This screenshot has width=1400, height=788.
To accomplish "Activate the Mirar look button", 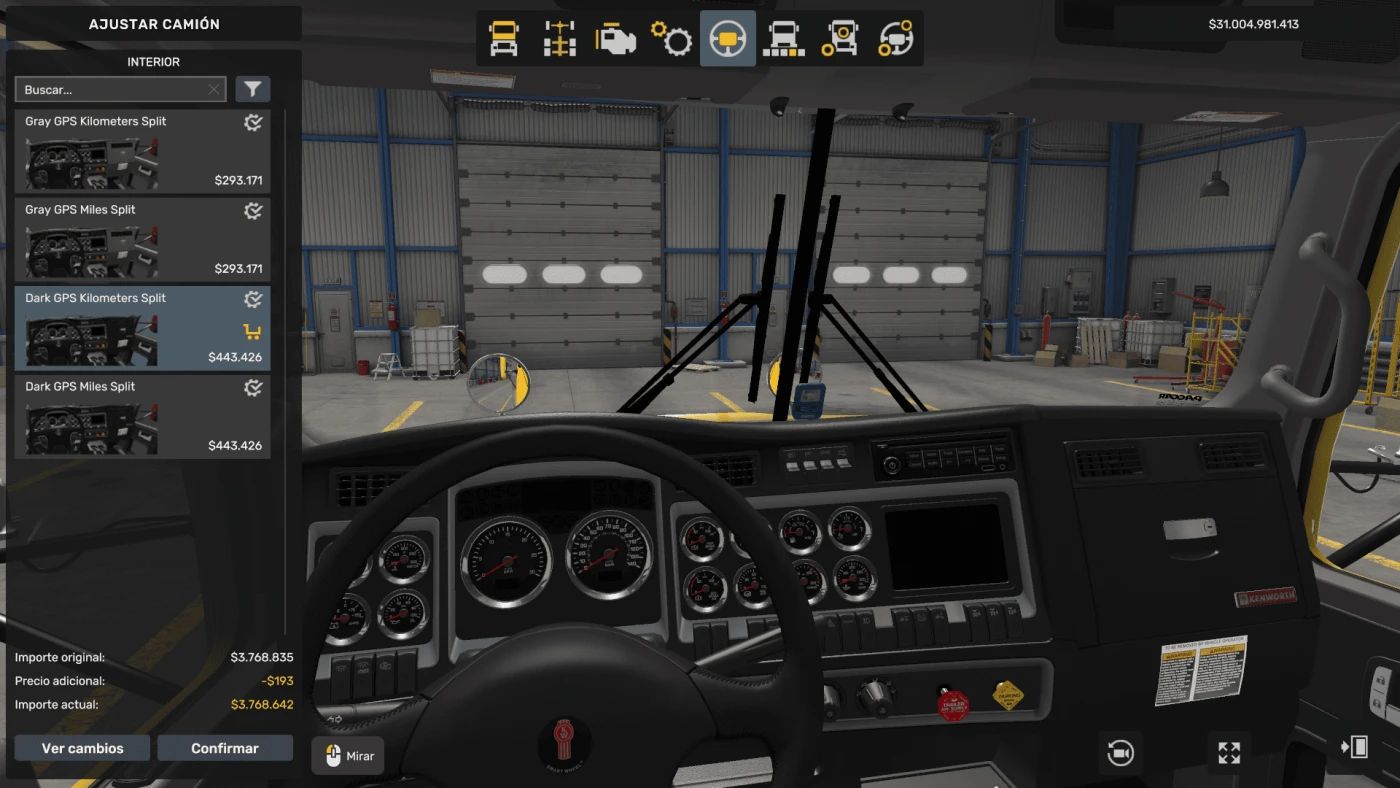I will (x=348, y=756).
